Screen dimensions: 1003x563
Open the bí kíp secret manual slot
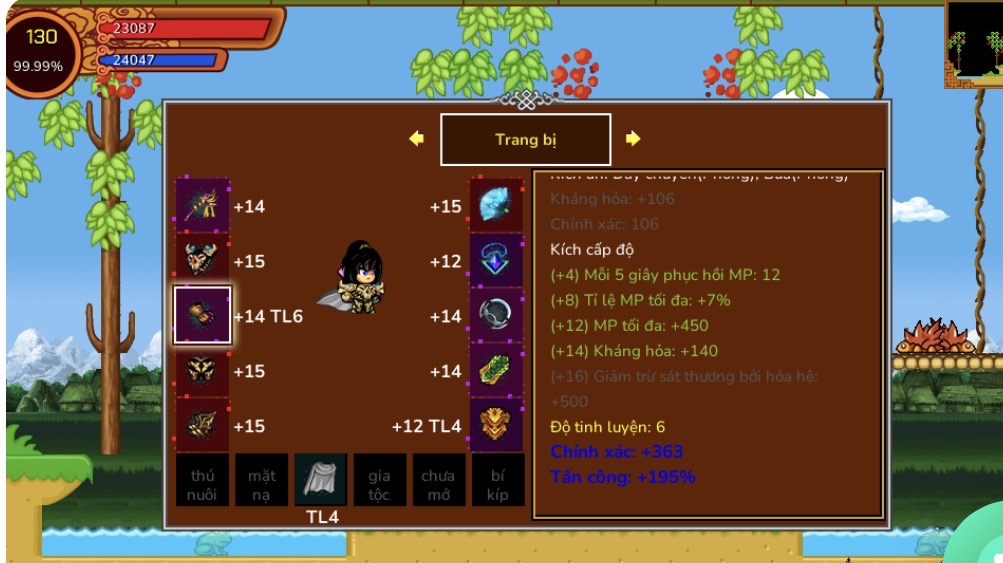[x=498, y=480]
